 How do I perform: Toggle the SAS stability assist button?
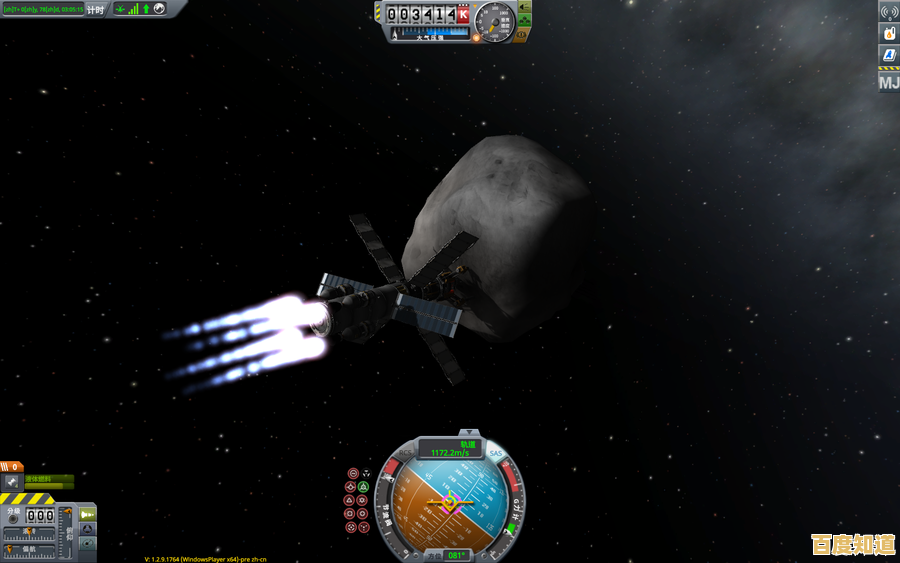pos(496,454)
